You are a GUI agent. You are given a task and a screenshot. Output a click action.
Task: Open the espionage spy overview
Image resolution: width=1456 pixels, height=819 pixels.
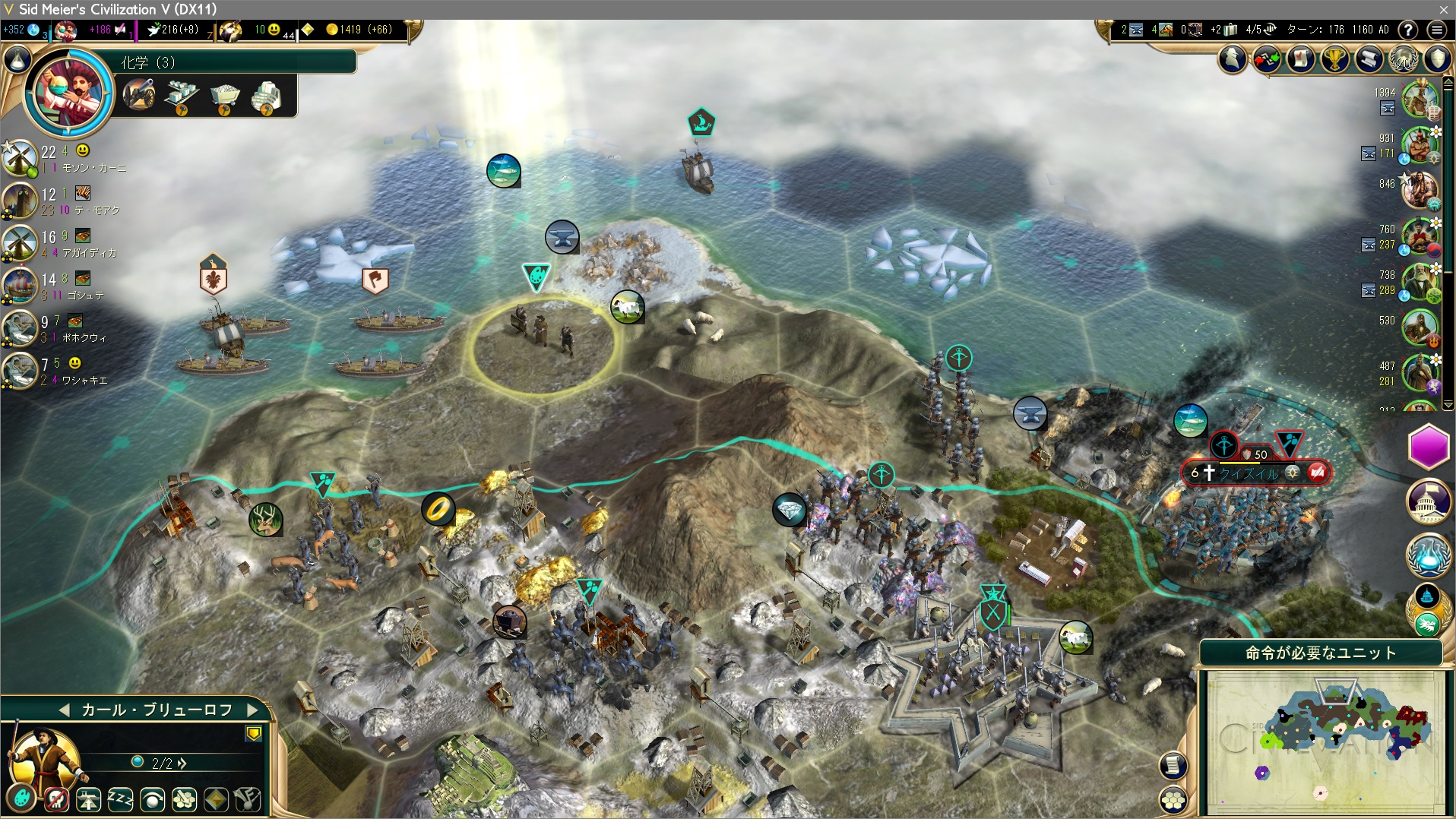pos(1233,58)
